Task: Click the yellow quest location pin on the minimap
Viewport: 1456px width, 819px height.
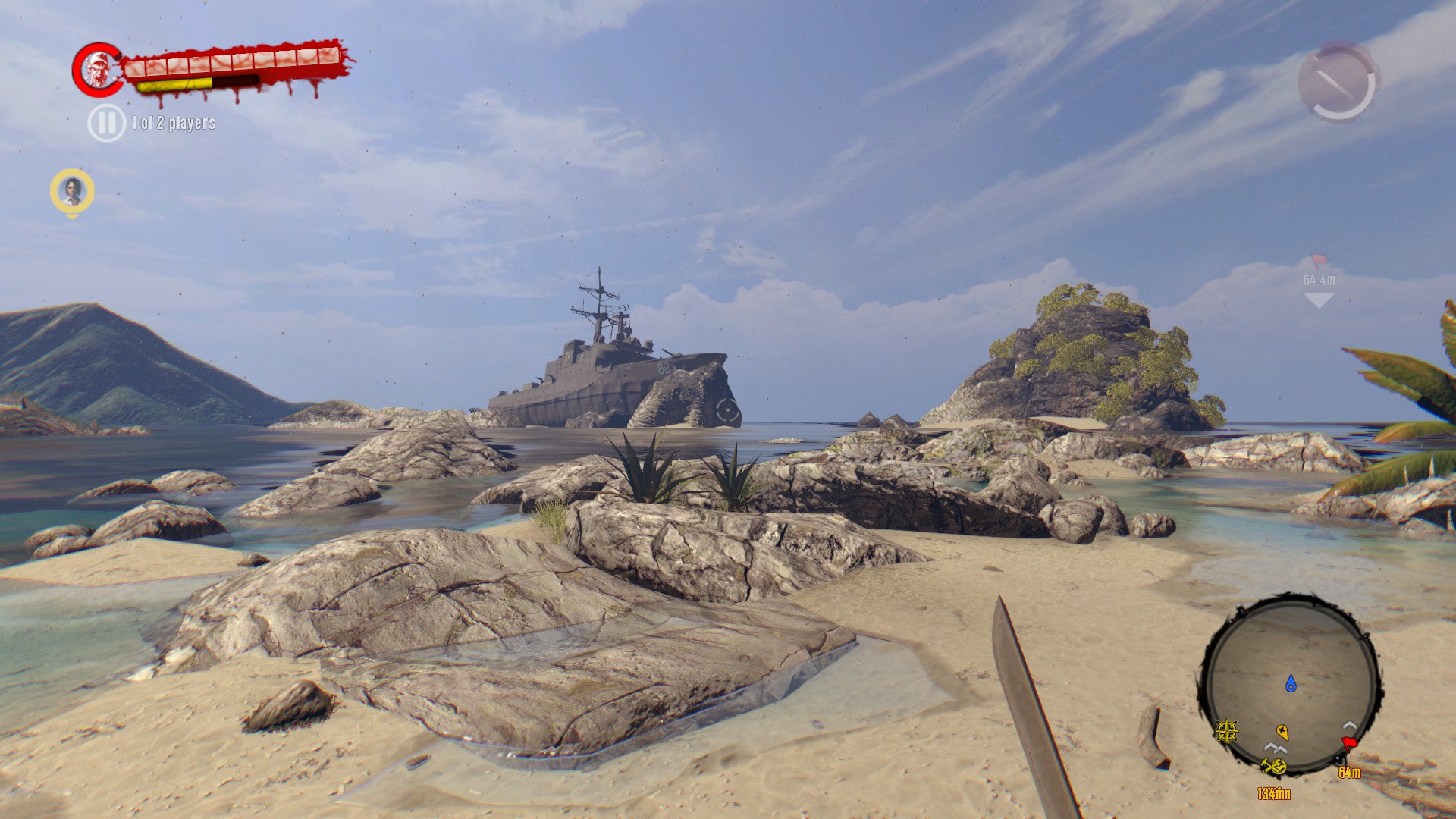Action: (x=1282, y=732)
